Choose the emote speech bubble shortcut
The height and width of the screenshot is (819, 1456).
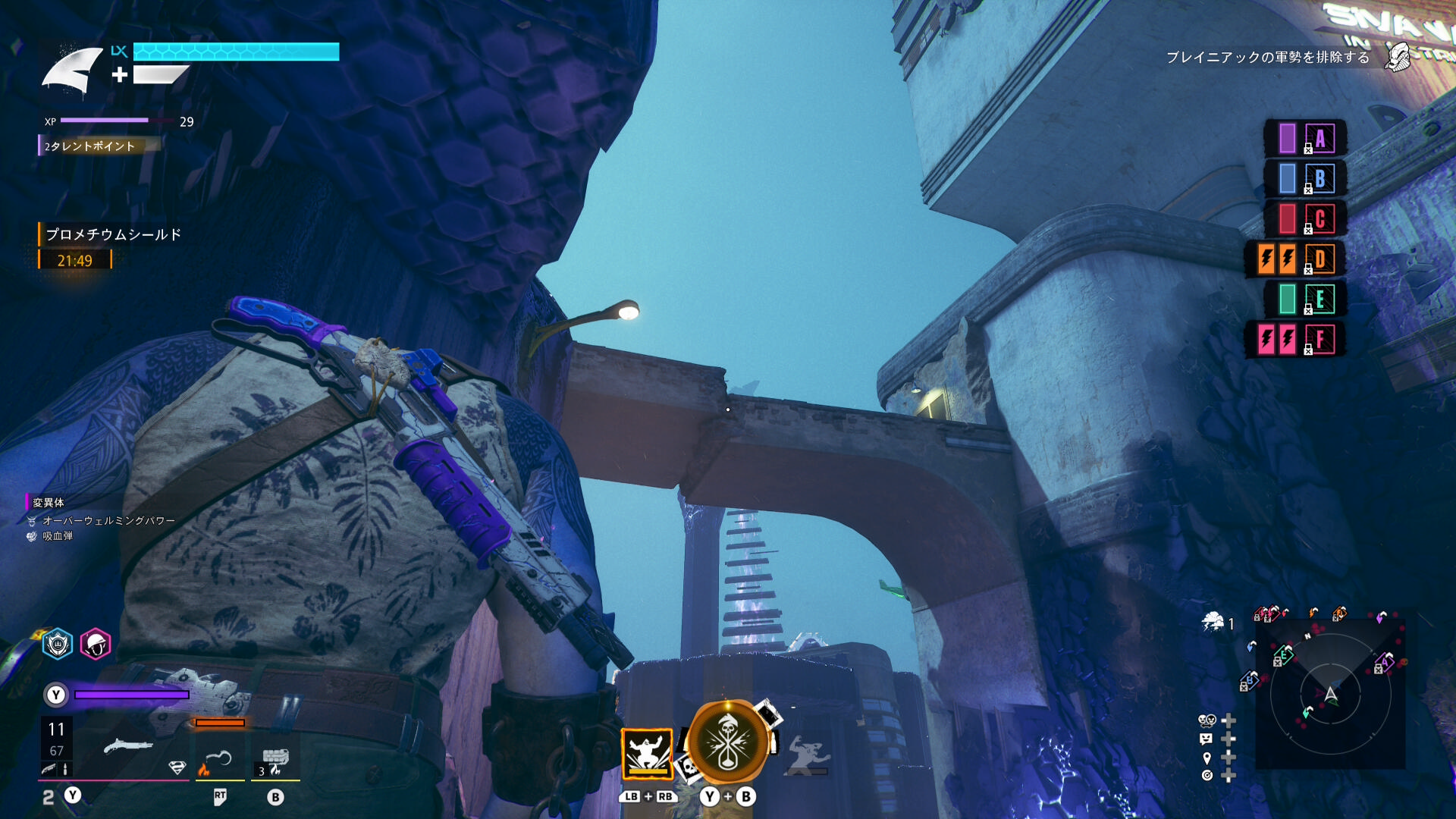click(x=1207, y=739)
